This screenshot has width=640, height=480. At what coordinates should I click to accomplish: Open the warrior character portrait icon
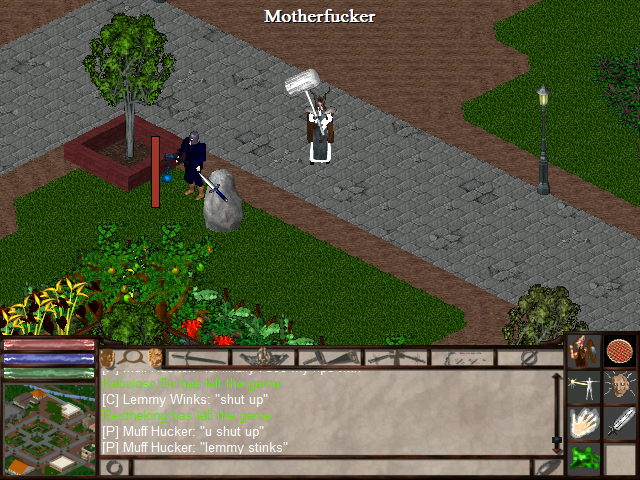pyautogui.click(x=585, y=352)
